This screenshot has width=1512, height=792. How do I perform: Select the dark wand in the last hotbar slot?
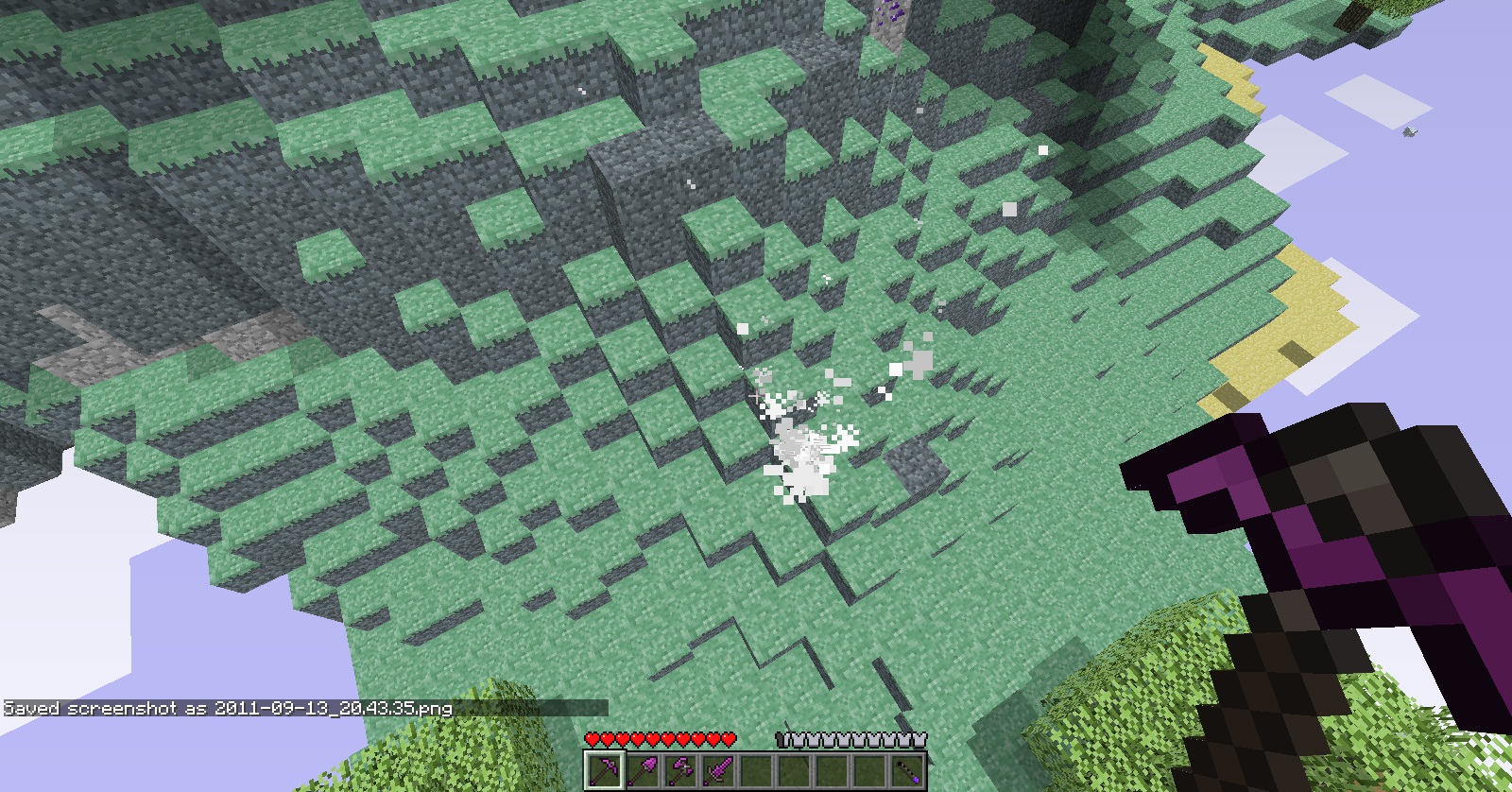908,770
